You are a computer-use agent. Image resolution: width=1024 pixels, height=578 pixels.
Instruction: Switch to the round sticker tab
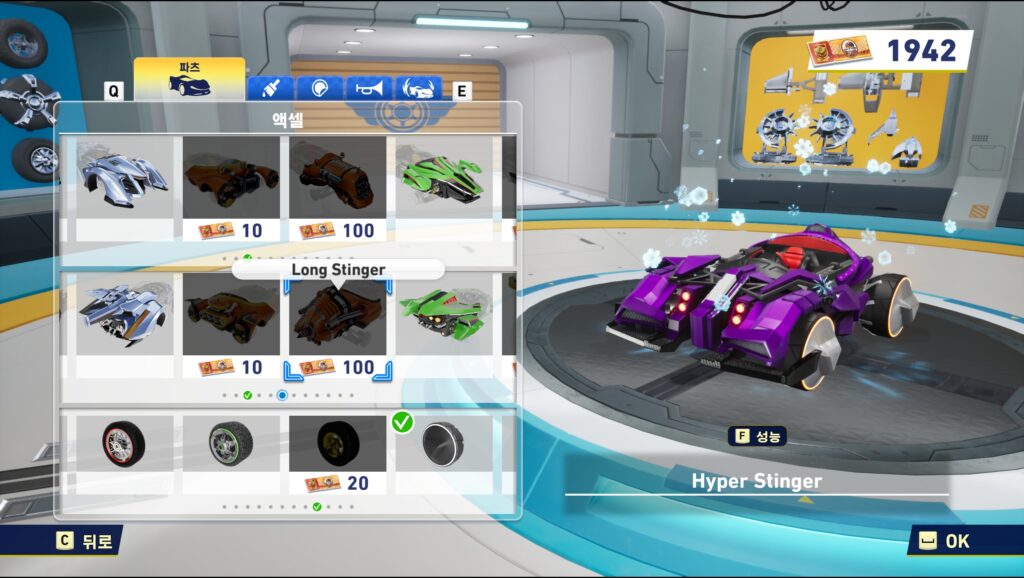319,89
